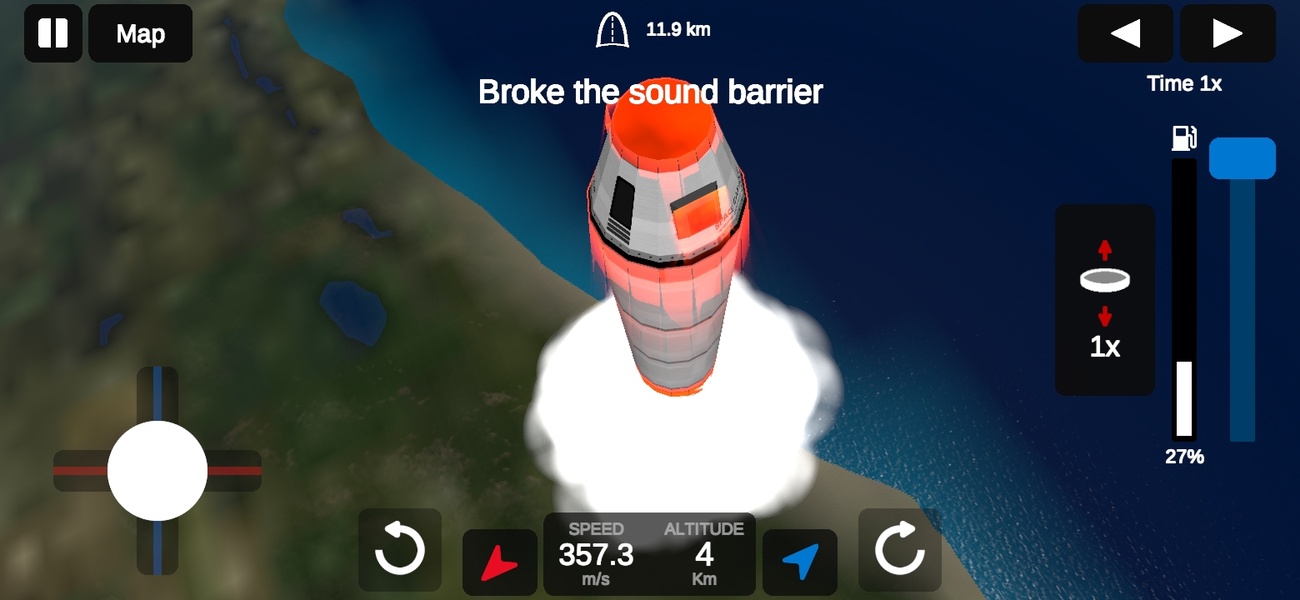Select the red arrow heading button
Screen dimensions: 1300x600
500,562
